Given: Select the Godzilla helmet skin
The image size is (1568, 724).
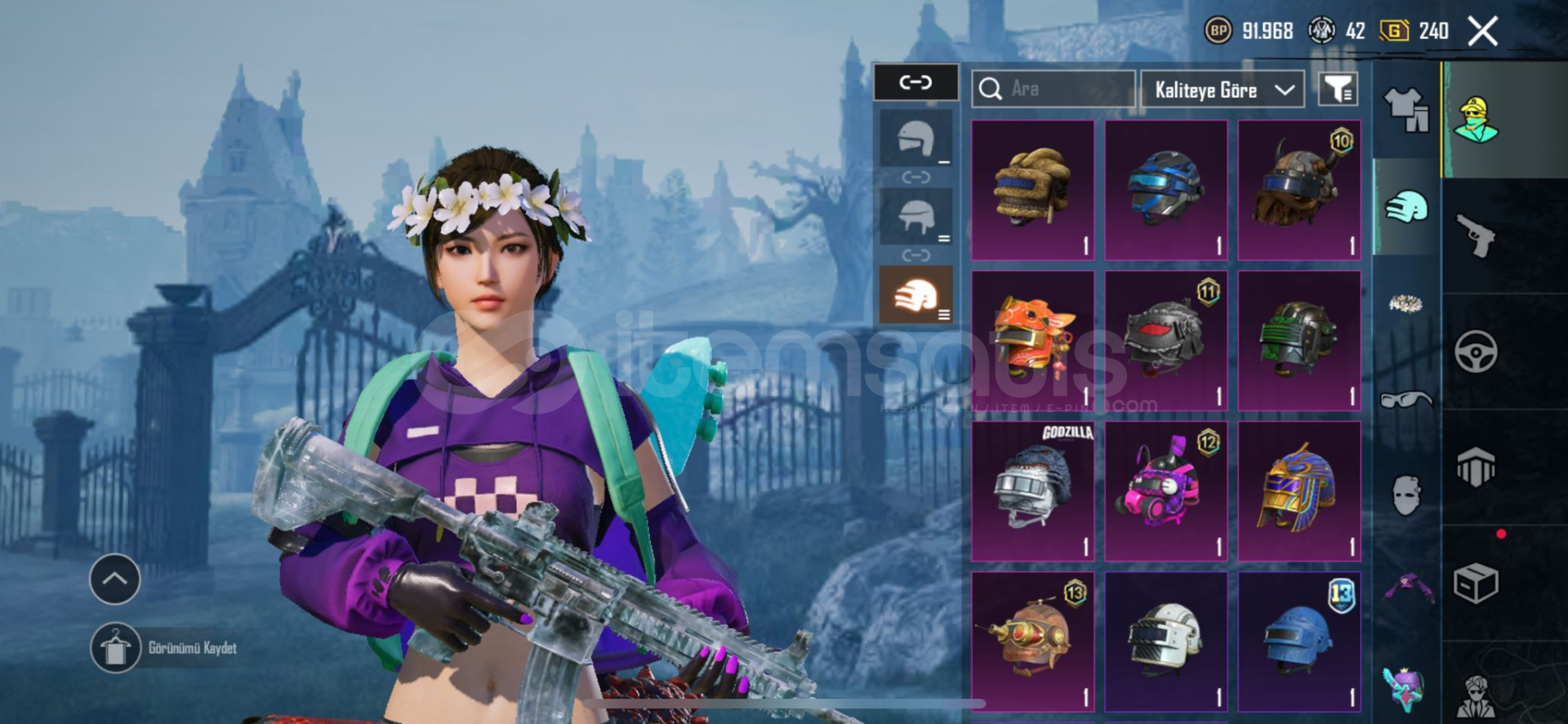Looking at the screenshot, I should coord(1032,491).
